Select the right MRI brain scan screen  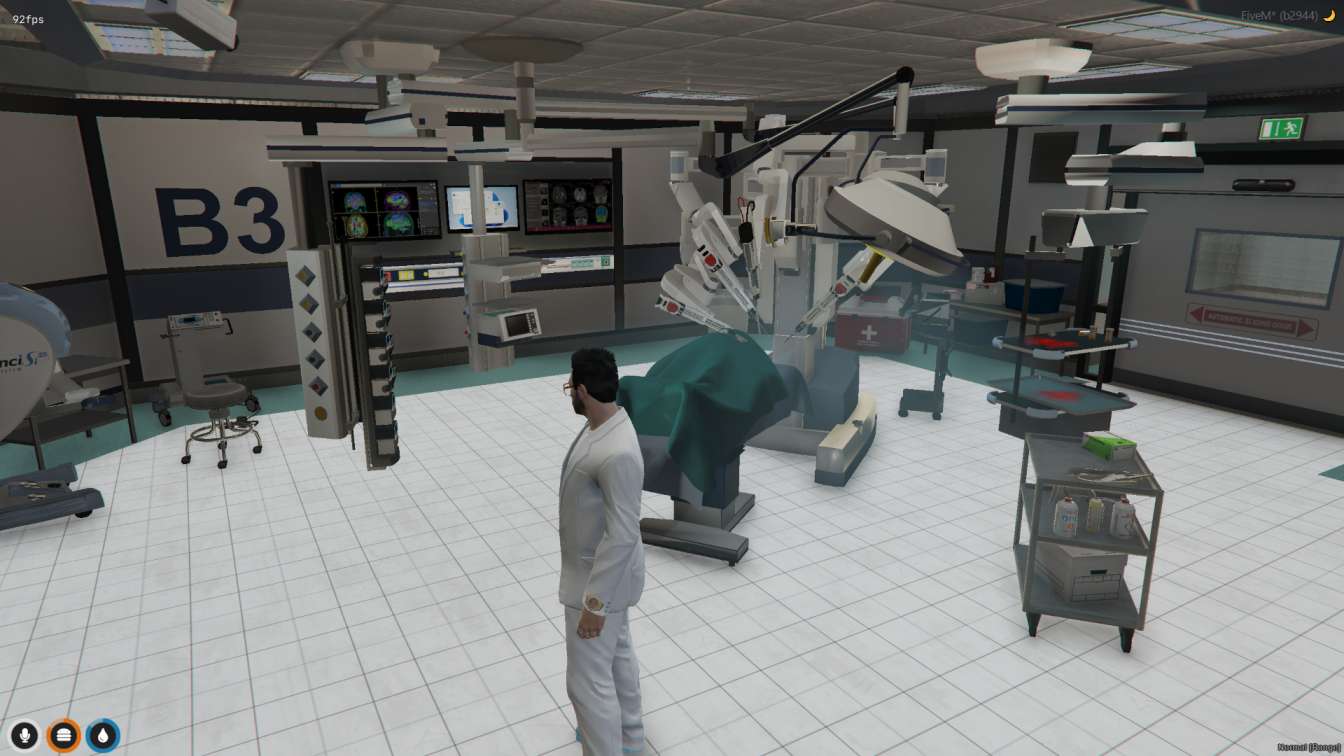pos(567,206)
